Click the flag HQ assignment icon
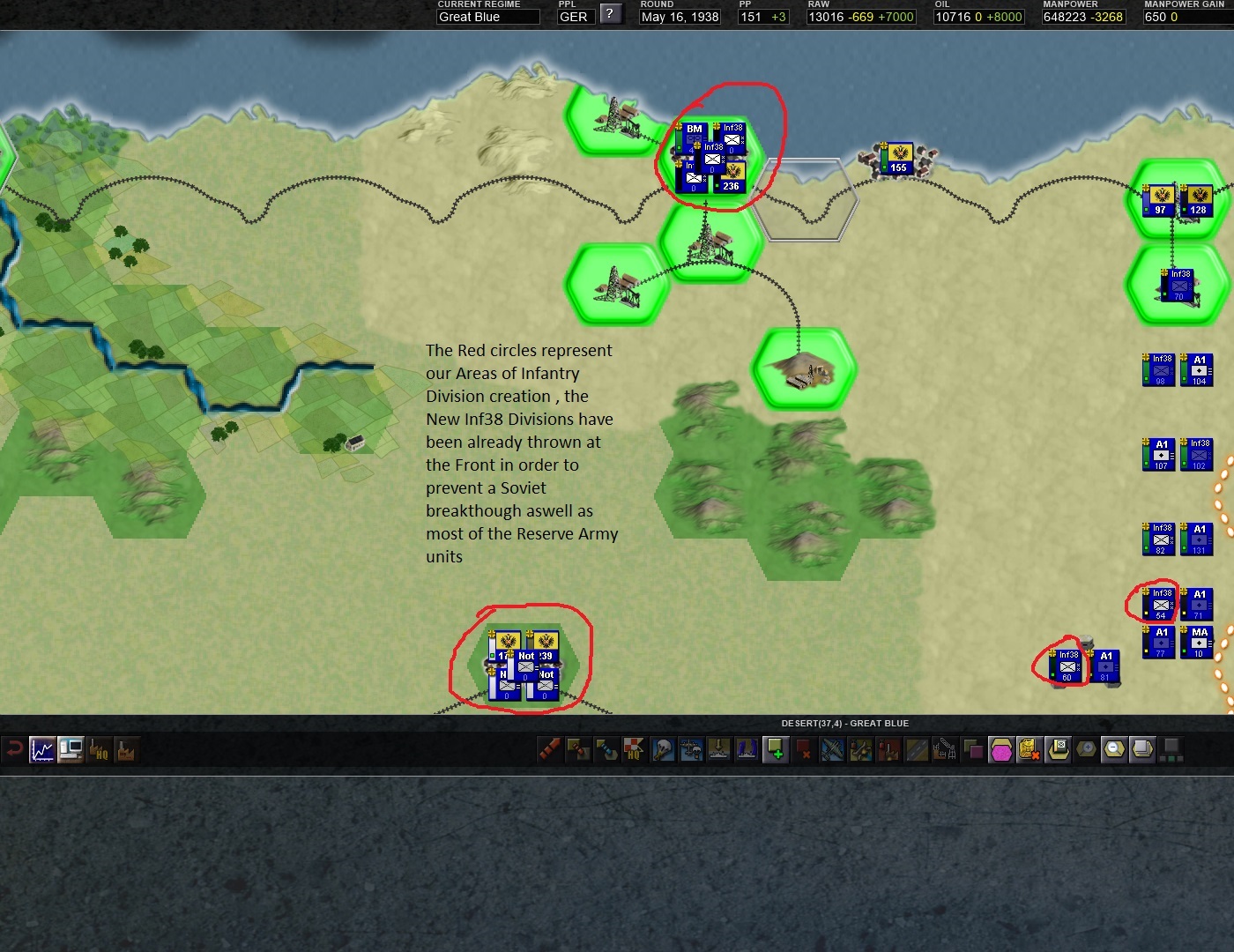The width and height of the screenshot is (1234, 952). tap(635, 750)
